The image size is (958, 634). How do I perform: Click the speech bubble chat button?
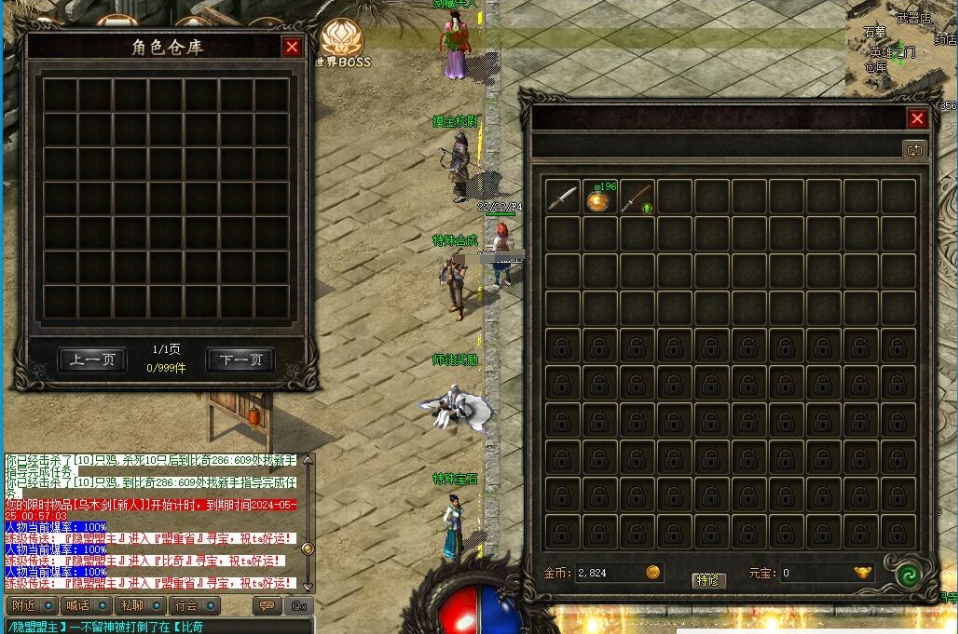click(x=267, y=606)
